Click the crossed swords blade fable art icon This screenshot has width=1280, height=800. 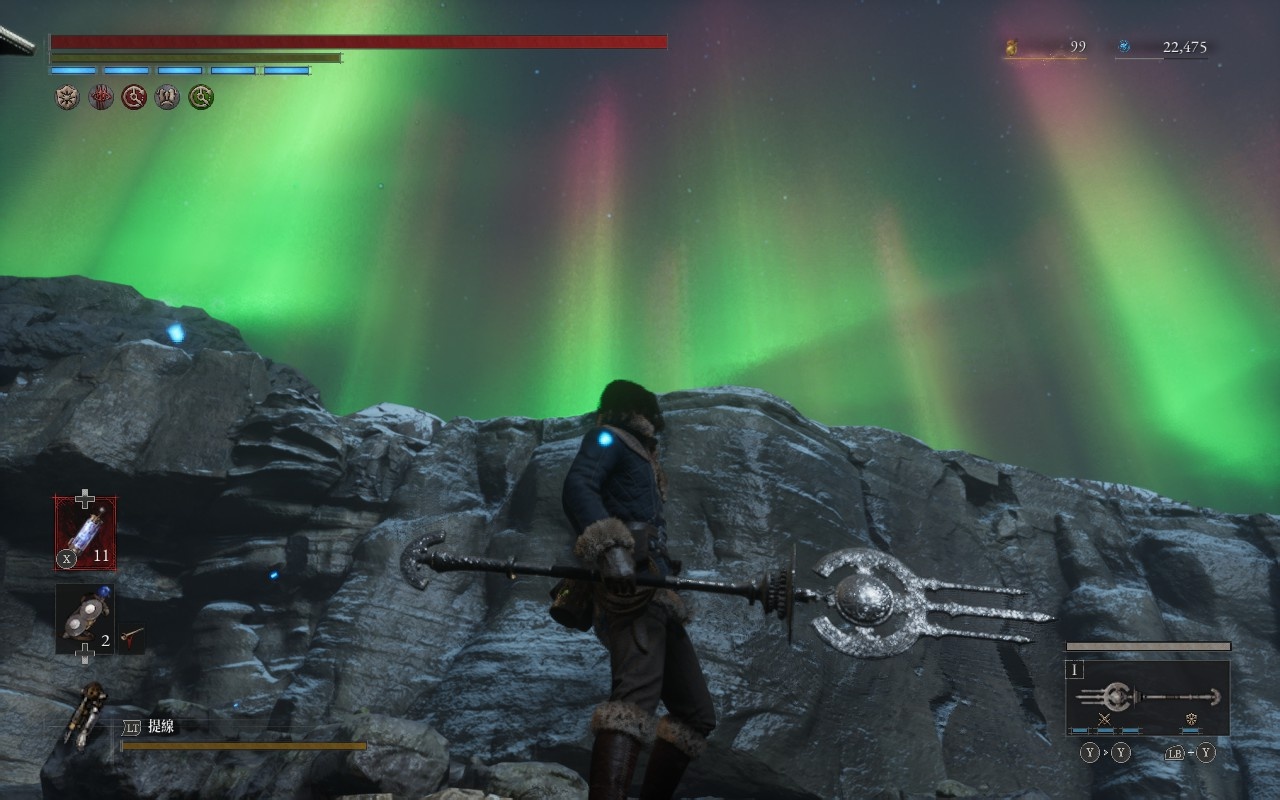pyautogui.click(x=1104, y=719)
